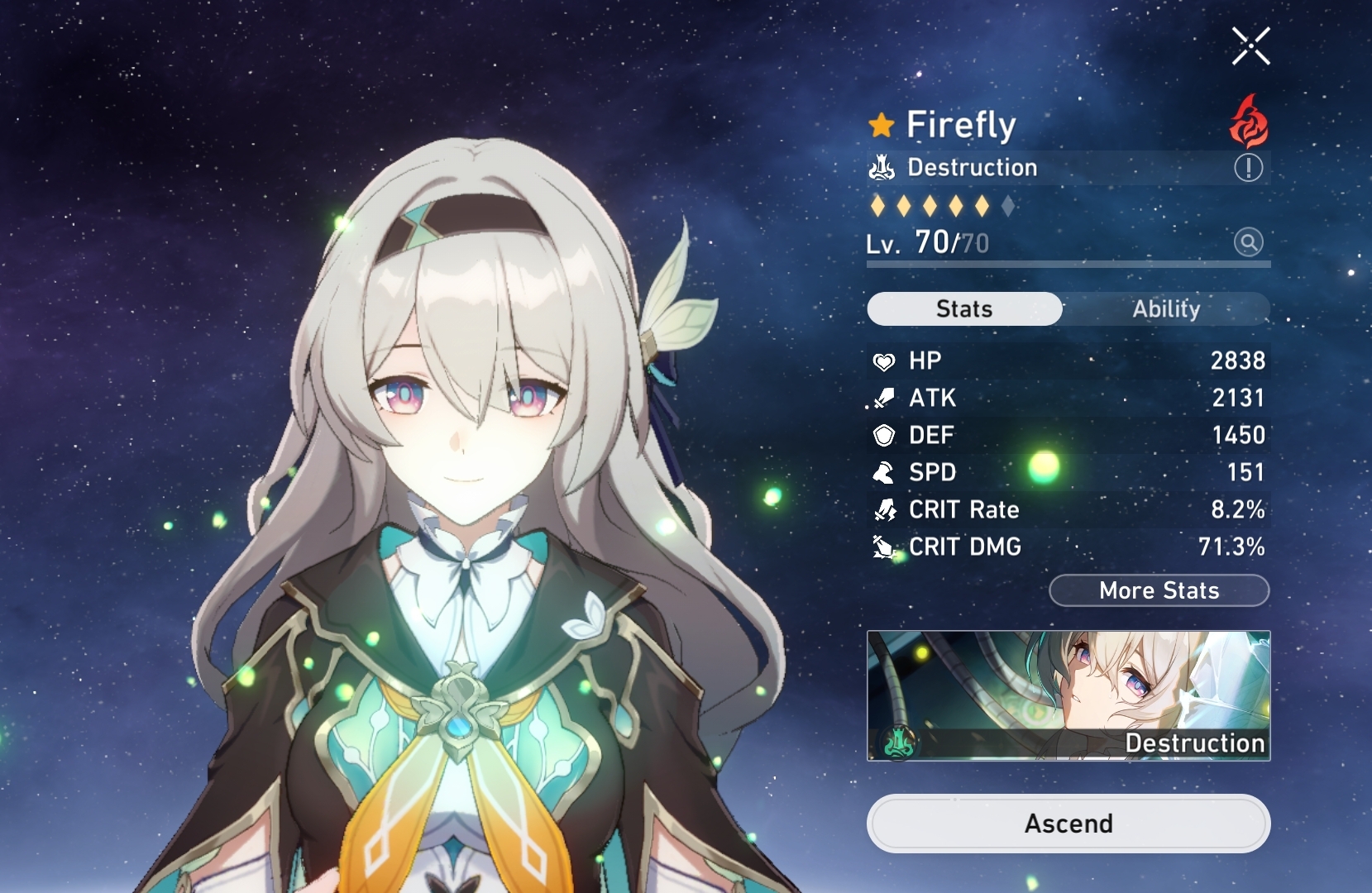Click the SPD boot stat icon
Image resolution: width=1372 pixels, height=893 pixels.
pos(883,472)
